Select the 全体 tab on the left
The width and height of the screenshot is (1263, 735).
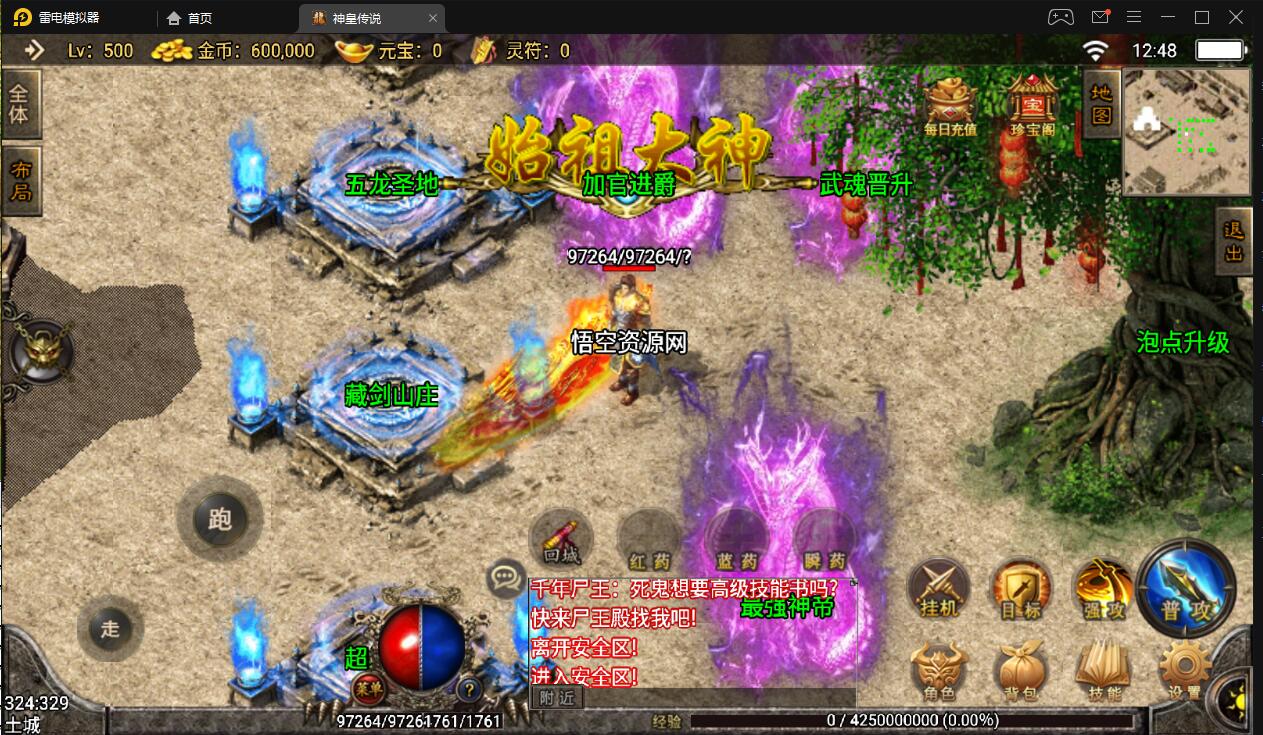point(19,103)
